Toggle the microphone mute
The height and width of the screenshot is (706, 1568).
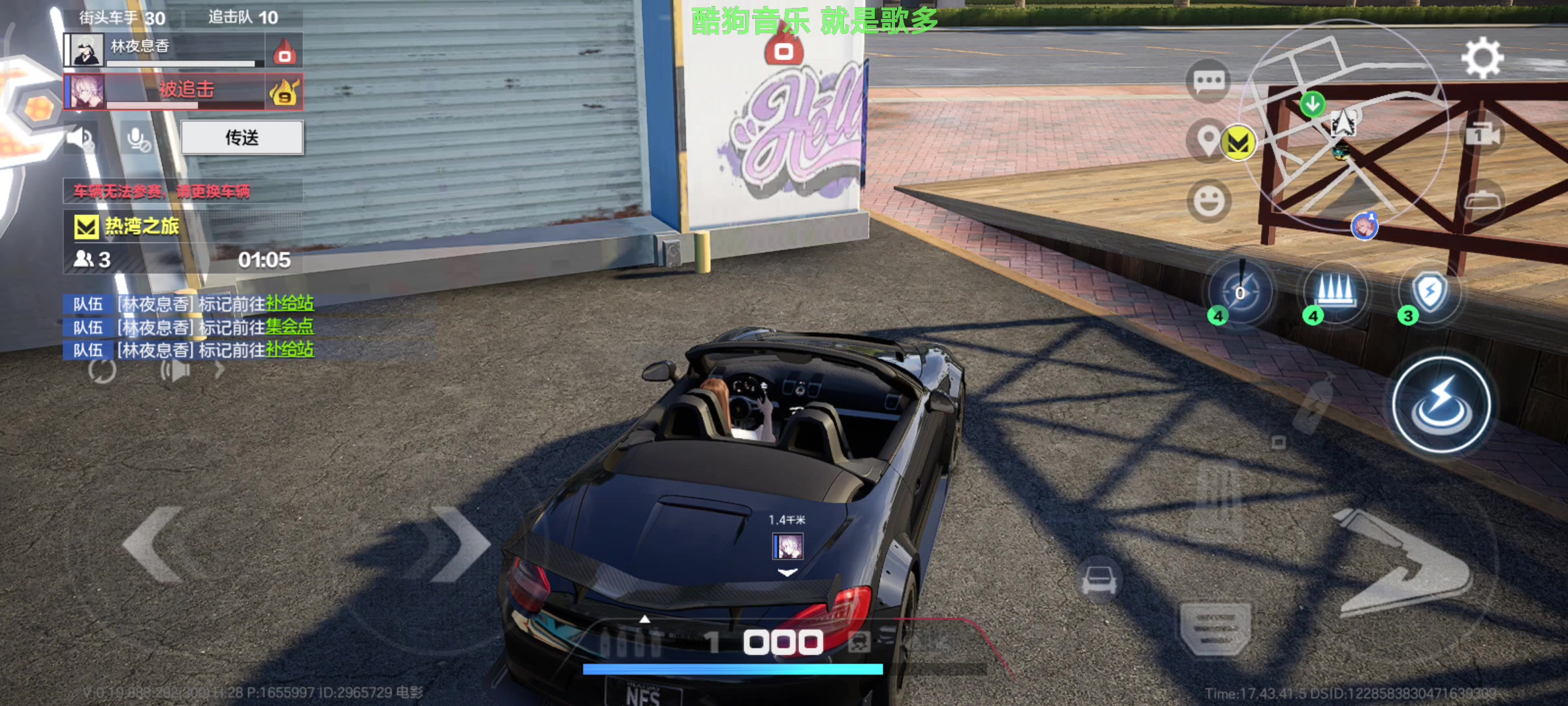137,139
